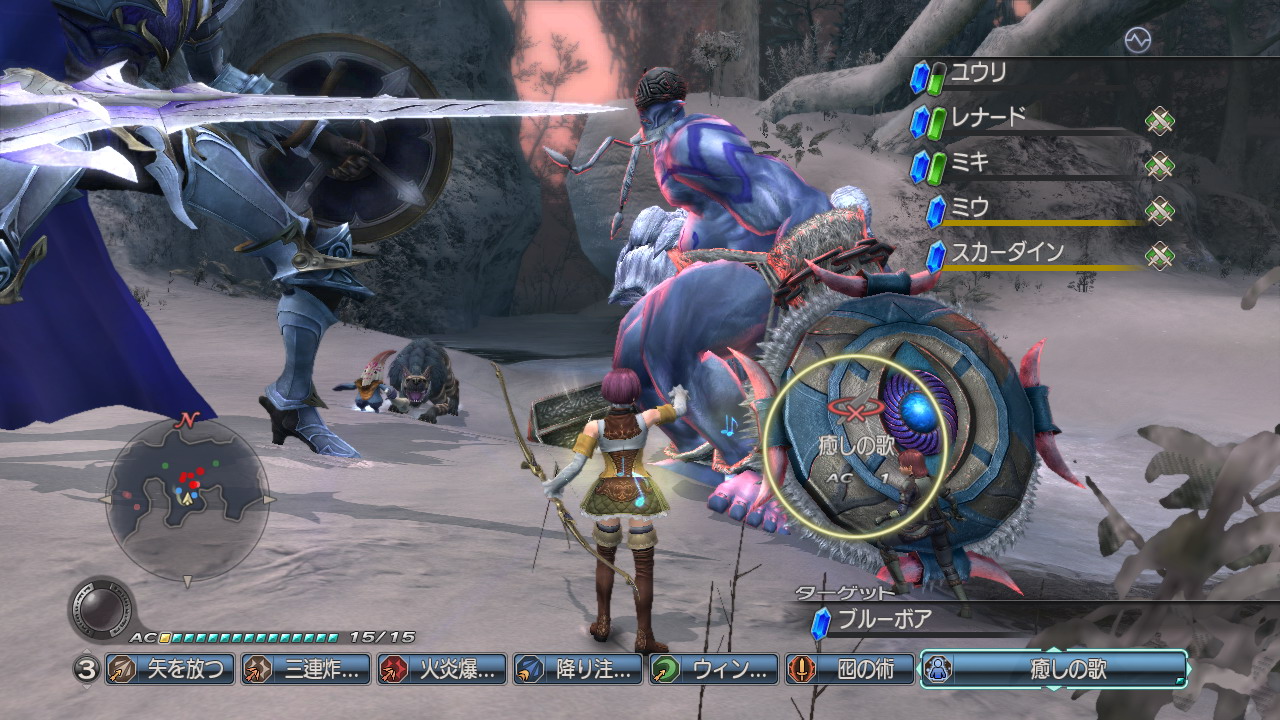
Task: Cast the 火炎爆 fire skill
Action: pyautogui.click(x=441, y=669)
